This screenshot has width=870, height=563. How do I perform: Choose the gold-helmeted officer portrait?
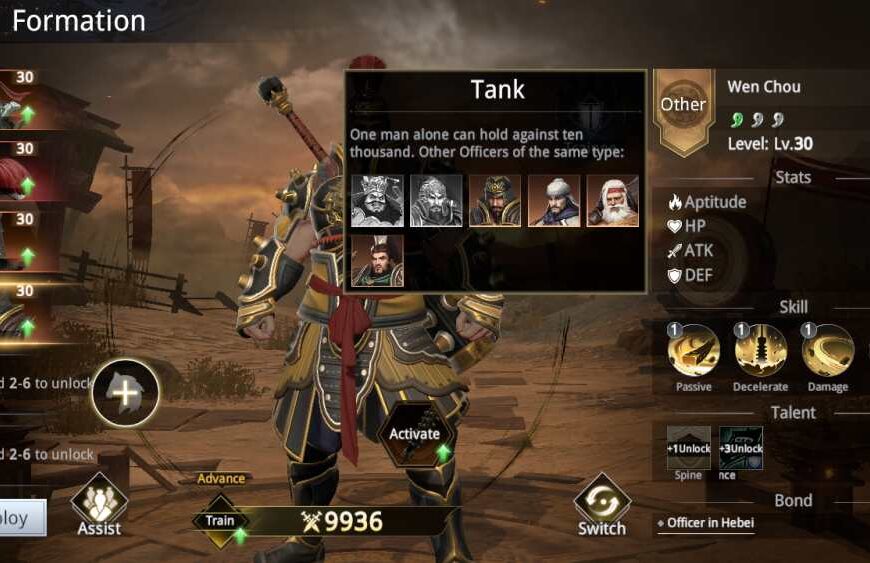tap(495, 201)
